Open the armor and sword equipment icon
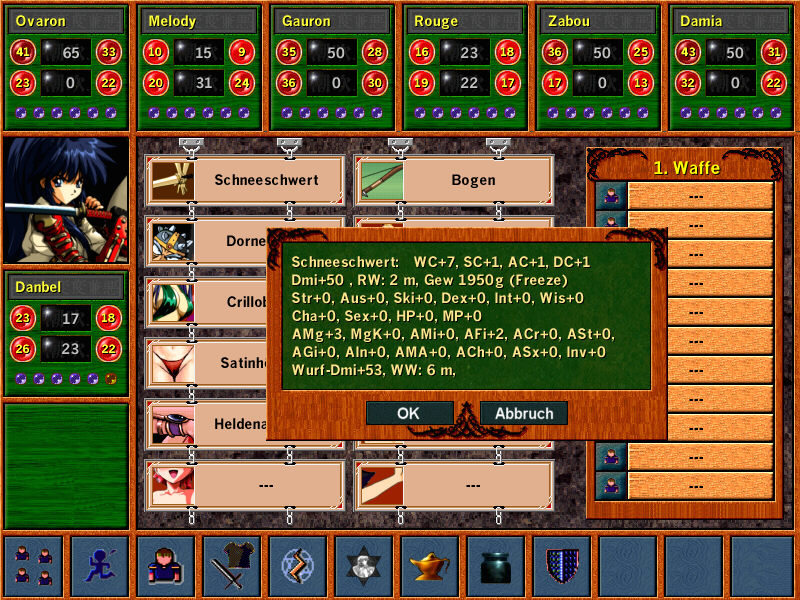800x600 pixels. point(233,566)
